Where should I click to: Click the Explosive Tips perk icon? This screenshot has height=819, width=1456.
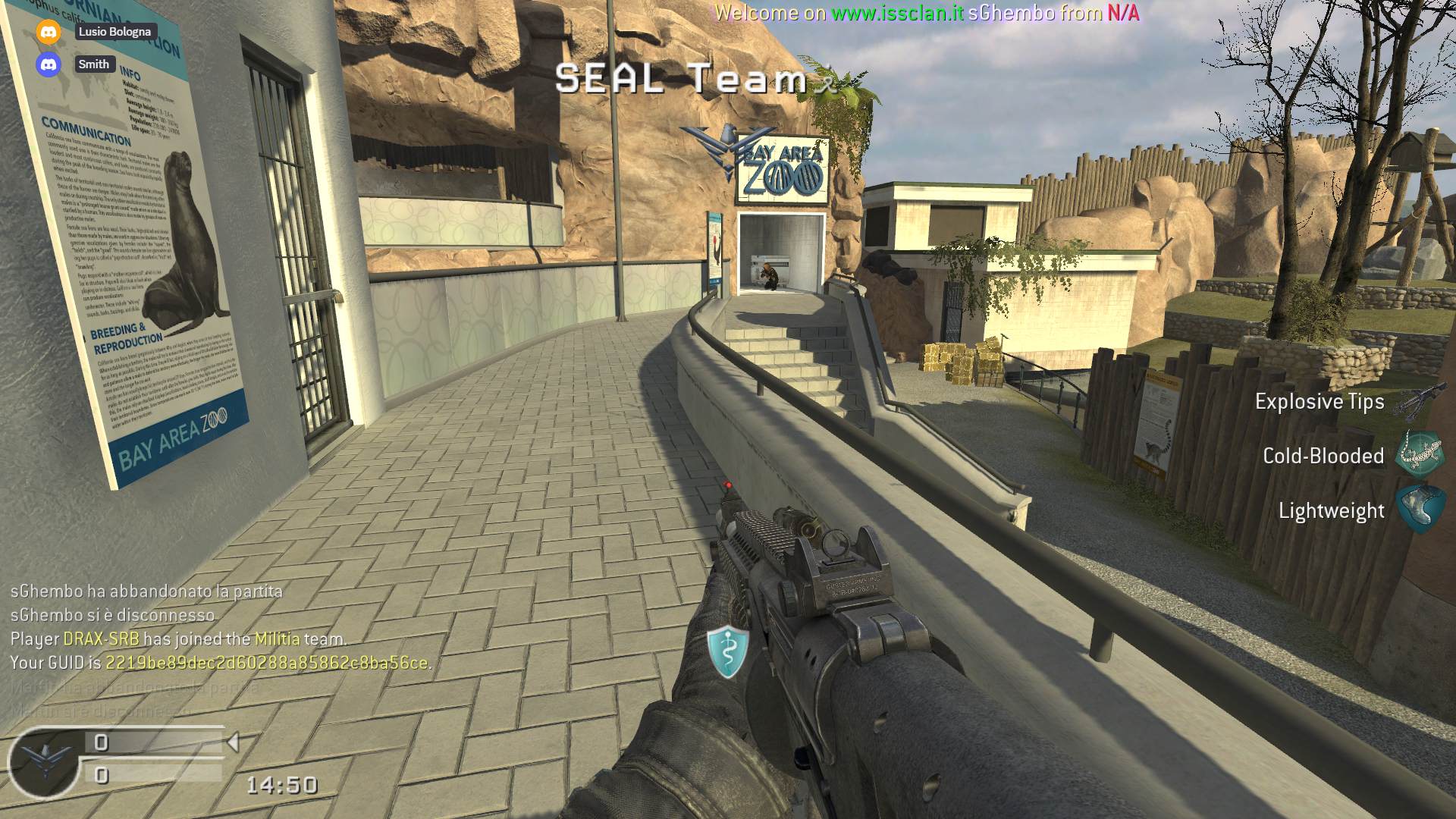pyautogui.click(x=1418, y=401)
